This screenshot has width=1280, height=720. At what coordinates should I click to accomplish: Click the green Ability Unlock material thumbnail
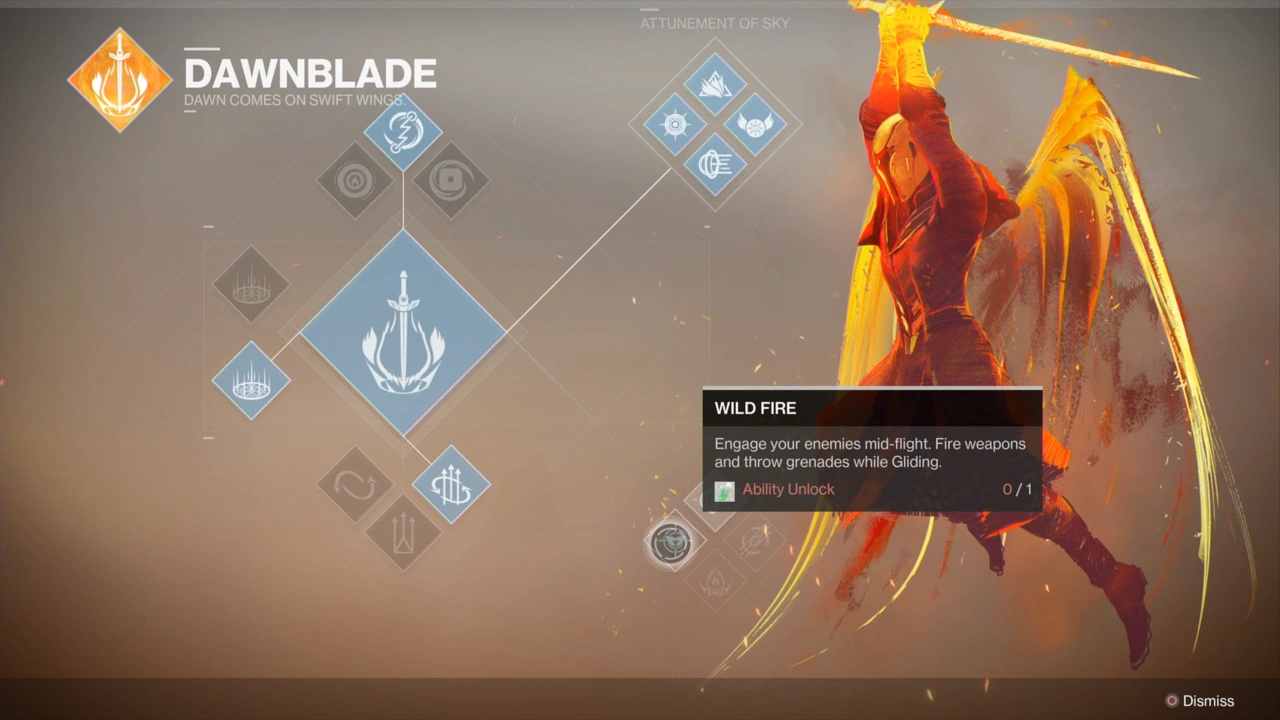tap(724, 490)
